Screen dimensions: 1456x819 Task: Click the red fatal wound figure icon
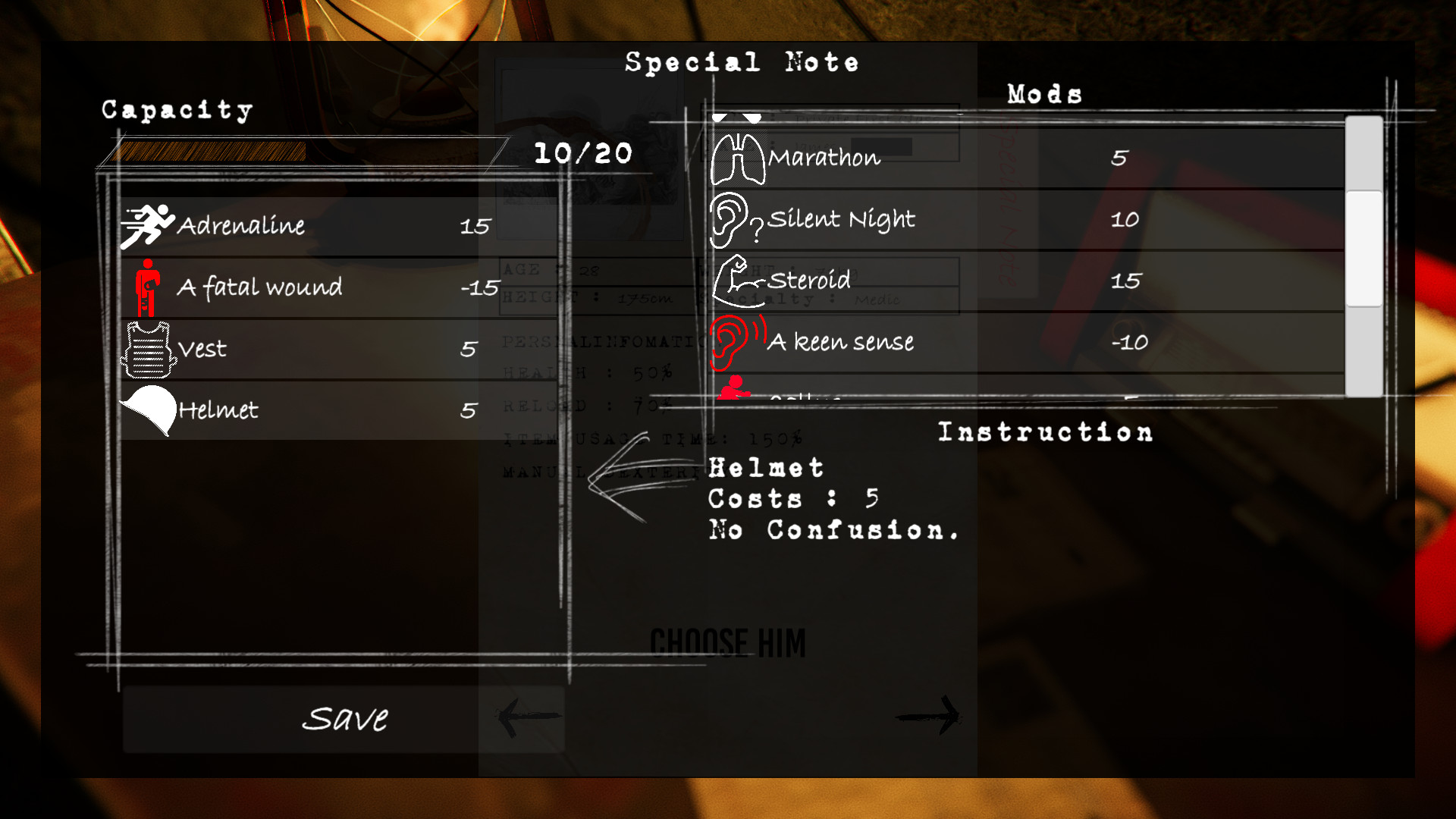coord(147,287)
